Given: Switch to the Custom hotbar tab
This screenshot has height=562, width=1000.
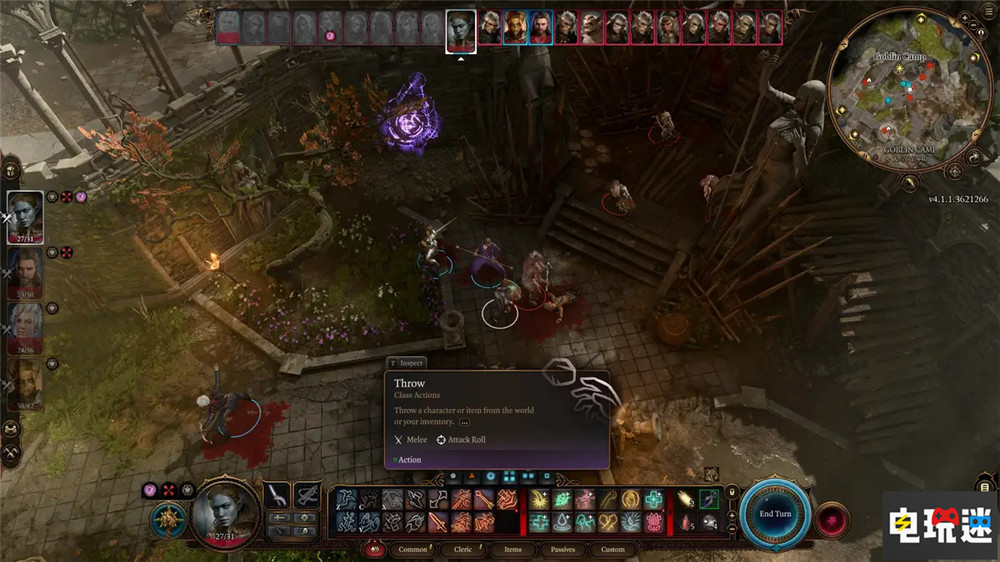Looking at the screenshot, I should tap(612, 549).
